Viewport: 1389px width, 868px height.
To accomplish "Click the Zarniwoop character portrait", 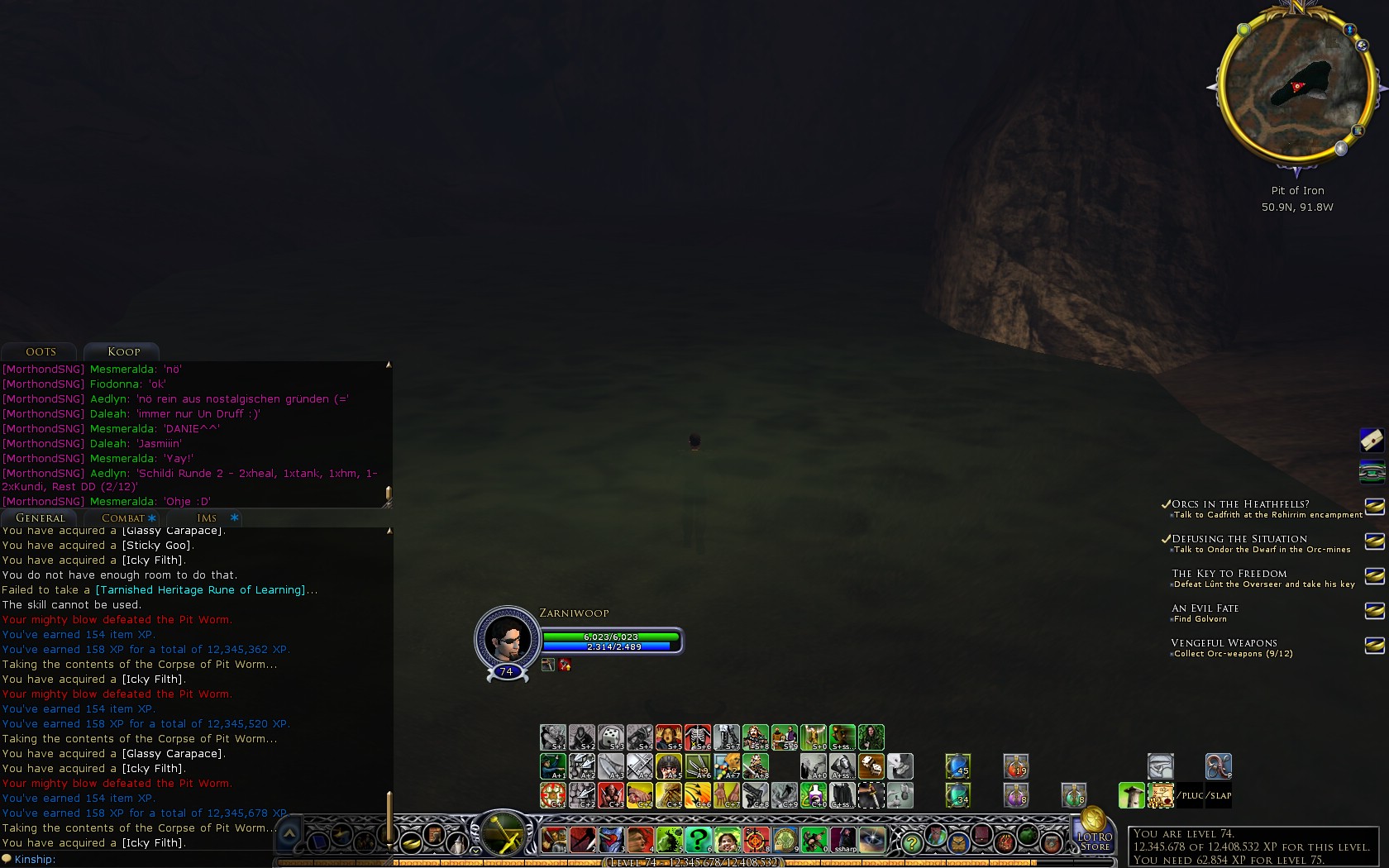I will coord(506,638).
